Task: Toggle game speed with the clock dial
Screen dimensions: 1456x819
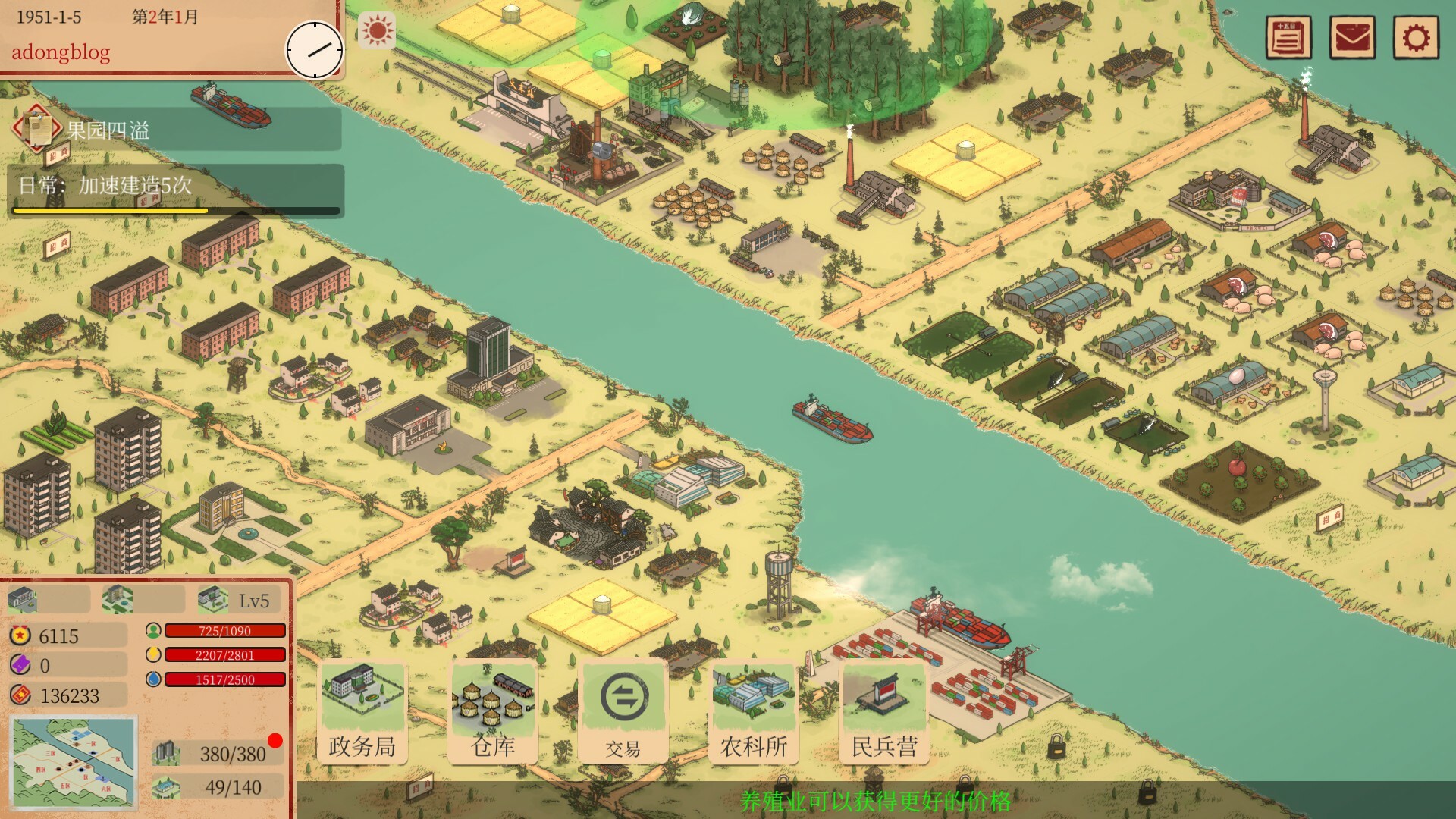Action: click(314, 50)
